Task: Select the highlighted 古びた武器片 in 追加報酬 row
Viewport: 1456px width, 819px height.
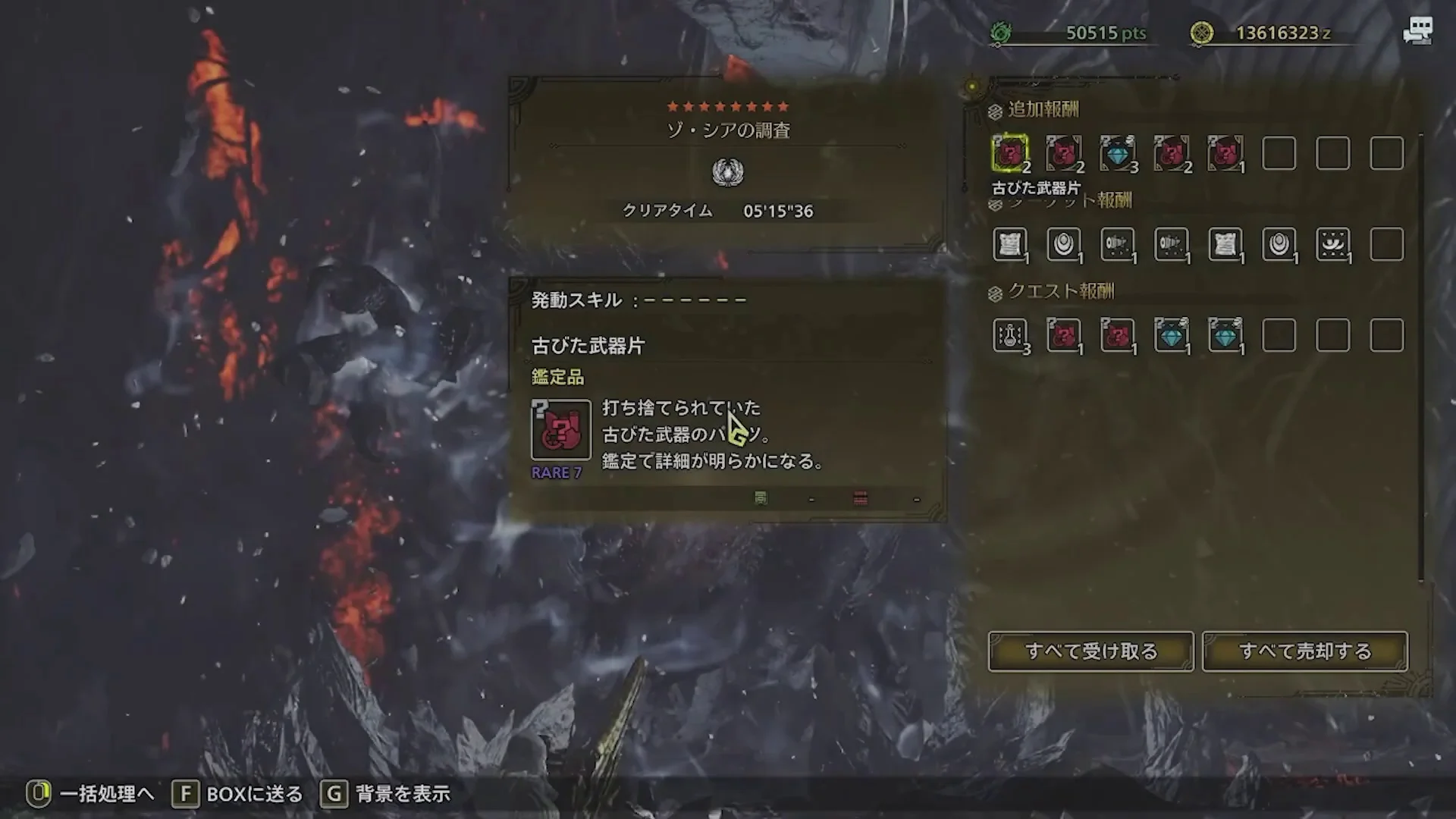Action: pyautogui.click(x=1012, y=154)
